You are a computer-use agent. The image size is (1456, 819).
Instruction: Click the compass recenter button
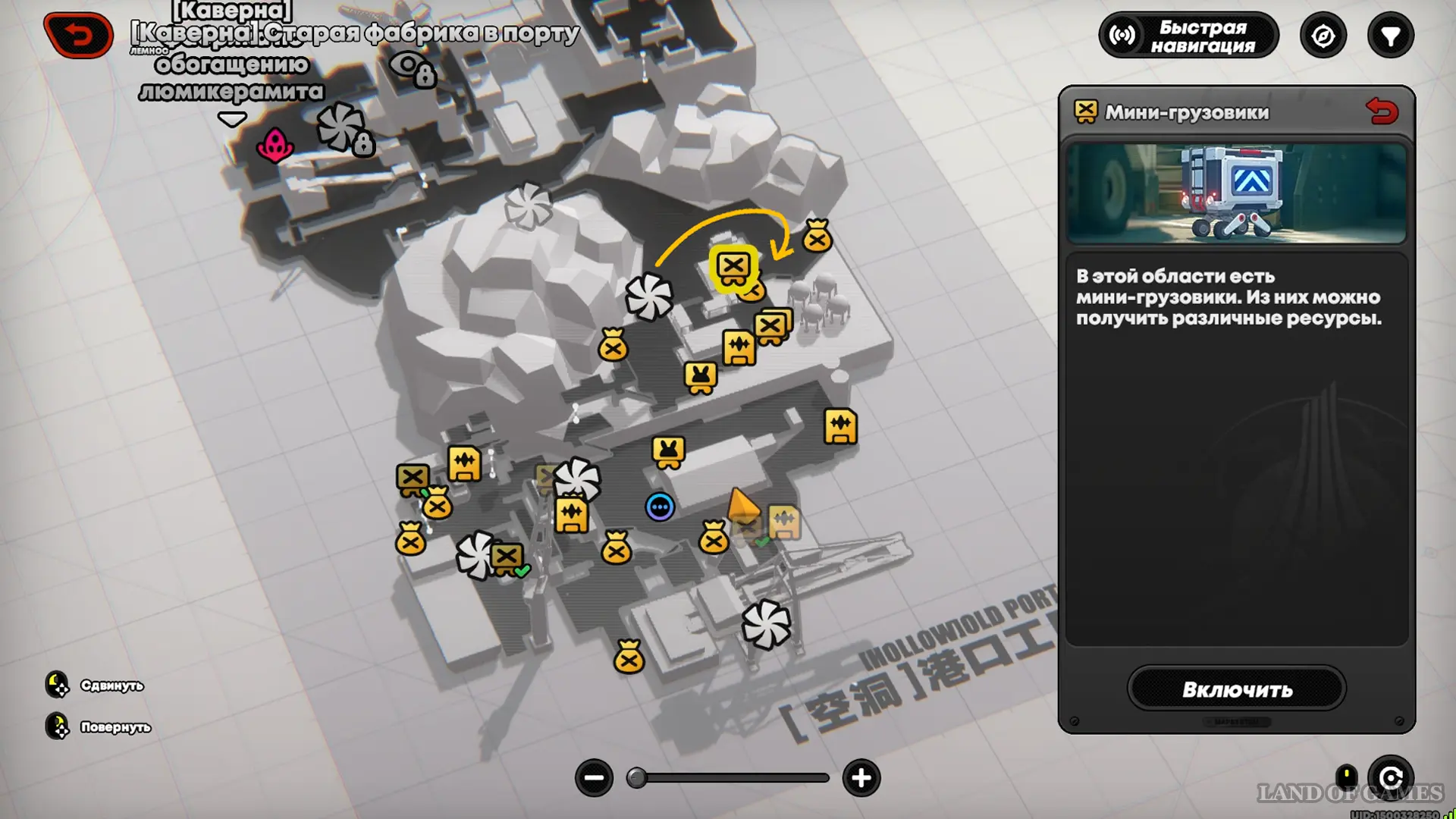click(1323, 36)
